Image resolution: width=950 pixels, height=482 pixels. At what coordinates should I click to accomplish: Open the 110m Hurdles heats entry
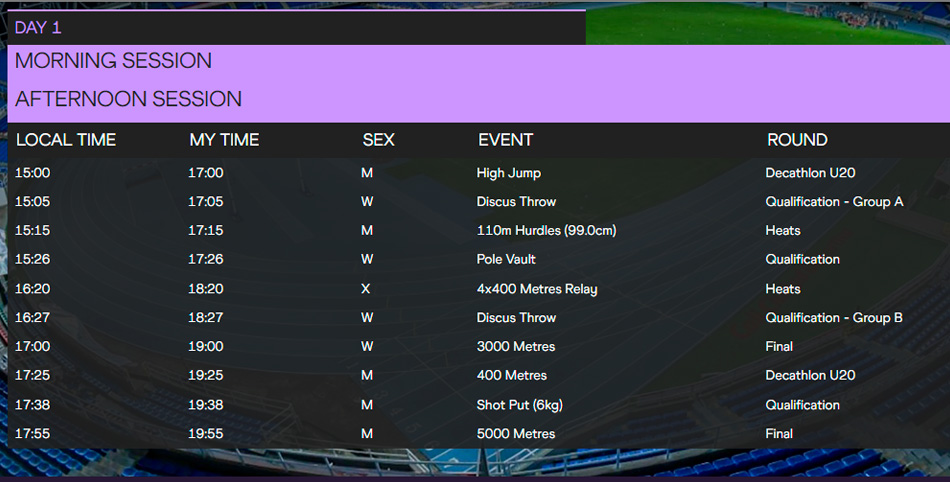click(546, 231)
